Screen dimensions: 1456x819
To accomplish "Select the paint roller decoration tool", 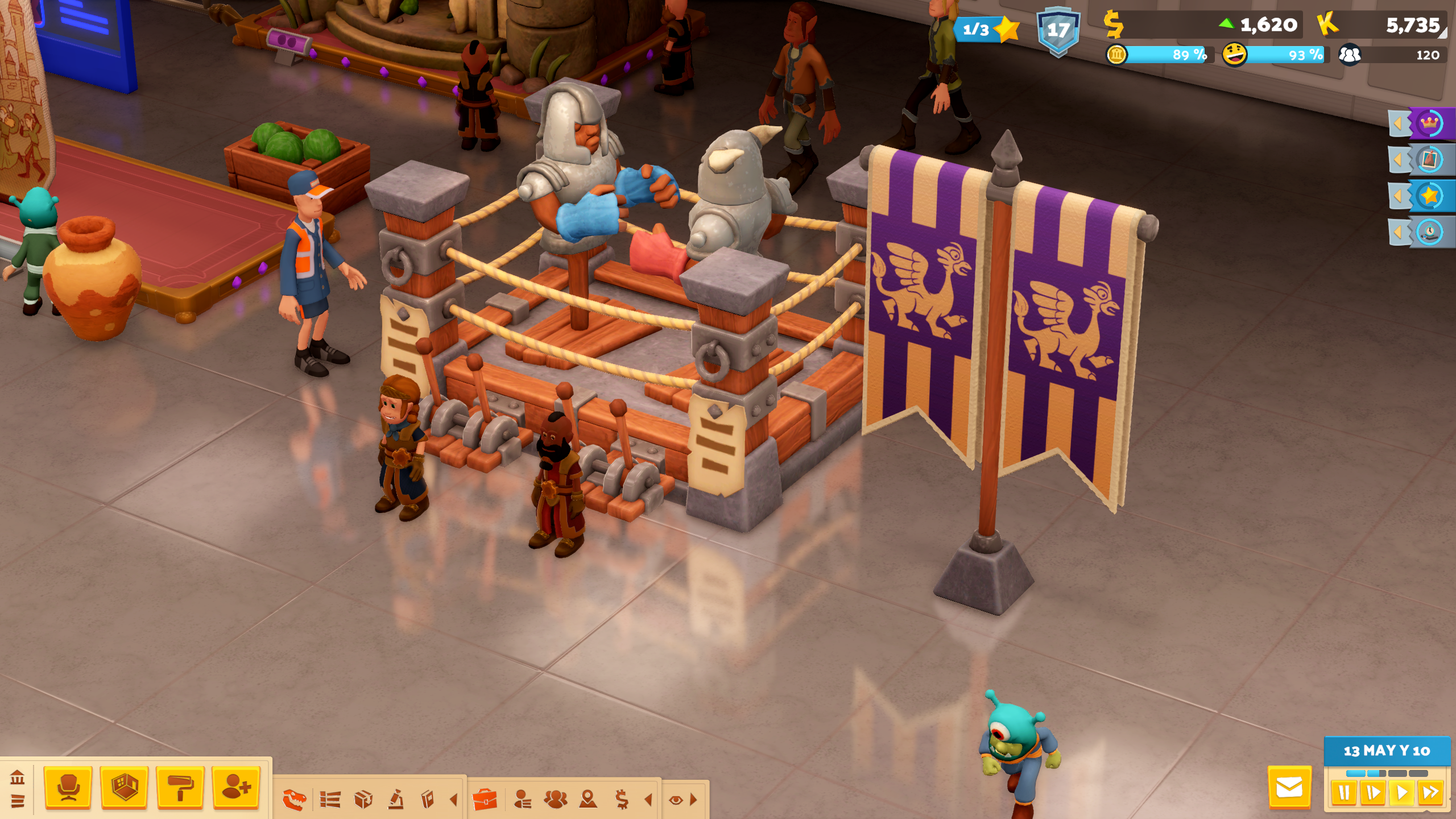I will click(180, 787).
